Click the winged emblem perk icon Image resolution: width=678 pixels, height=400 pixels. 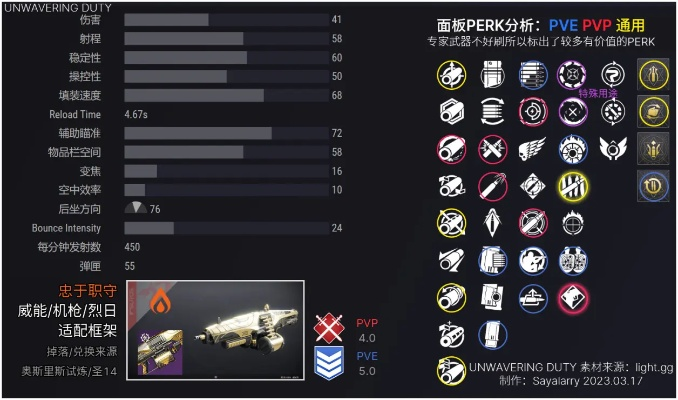612,149
